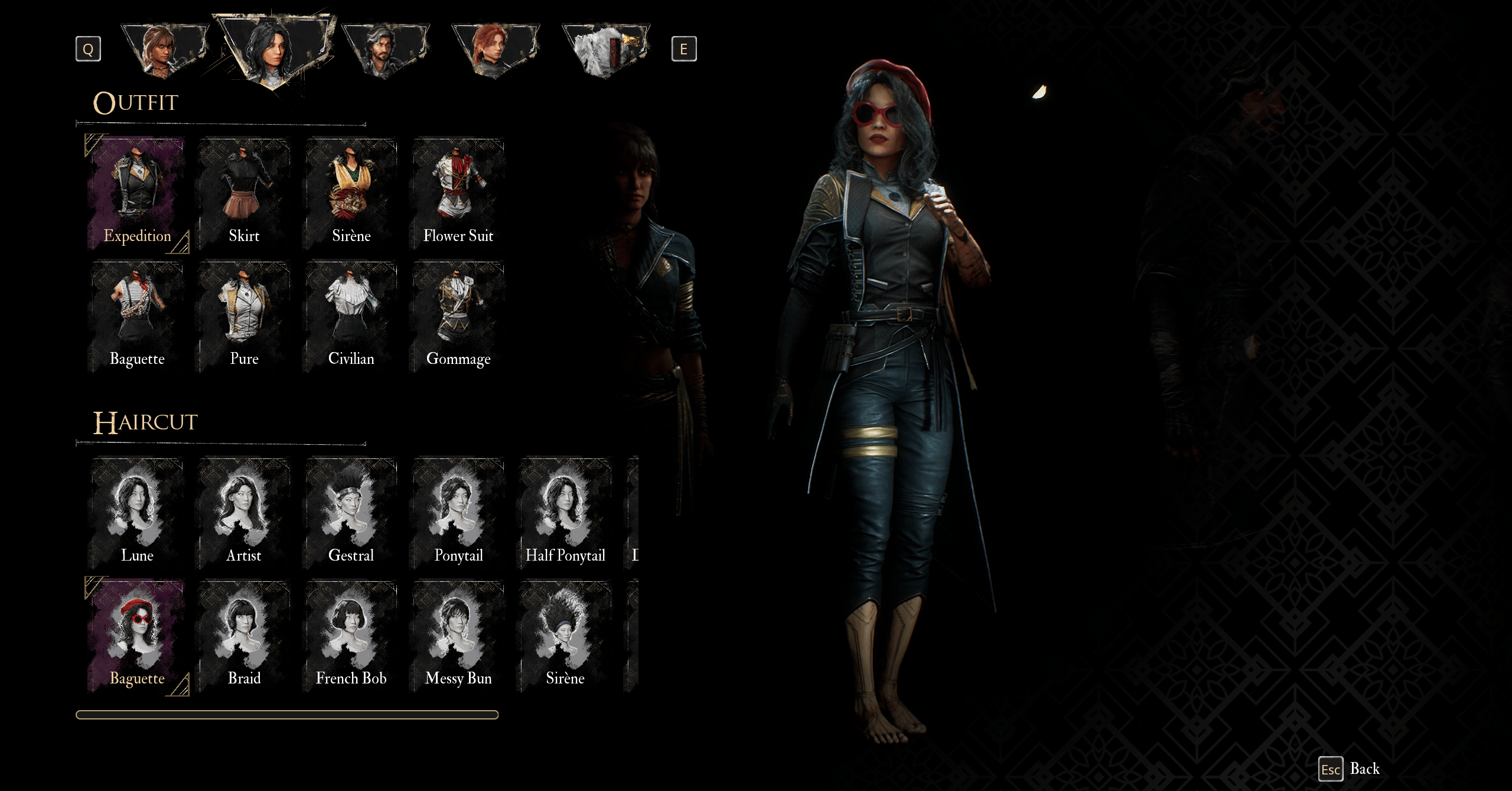Image resolution: width=1512 pixels, height=791 pixels.
Task: Pick the Baguette outfit with striped shirt
Action: (x=137, y=316)
